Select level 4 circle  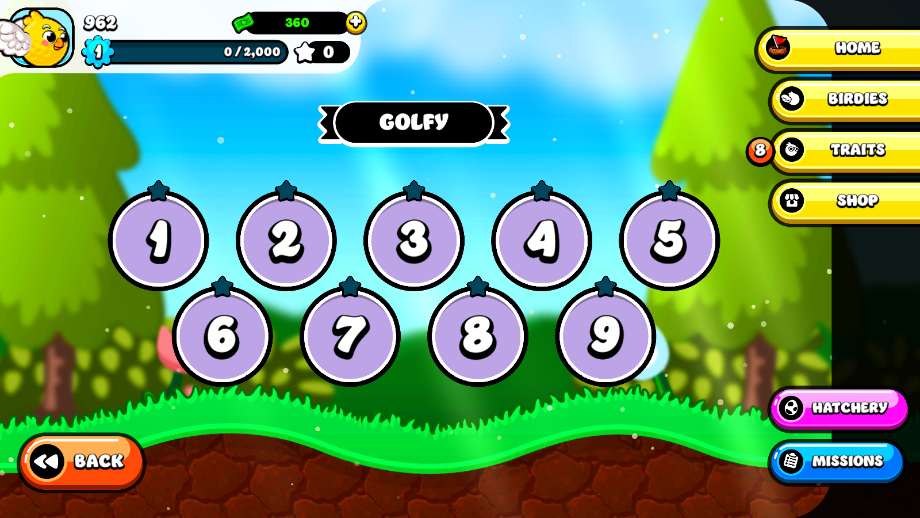(x=542, y=240)
